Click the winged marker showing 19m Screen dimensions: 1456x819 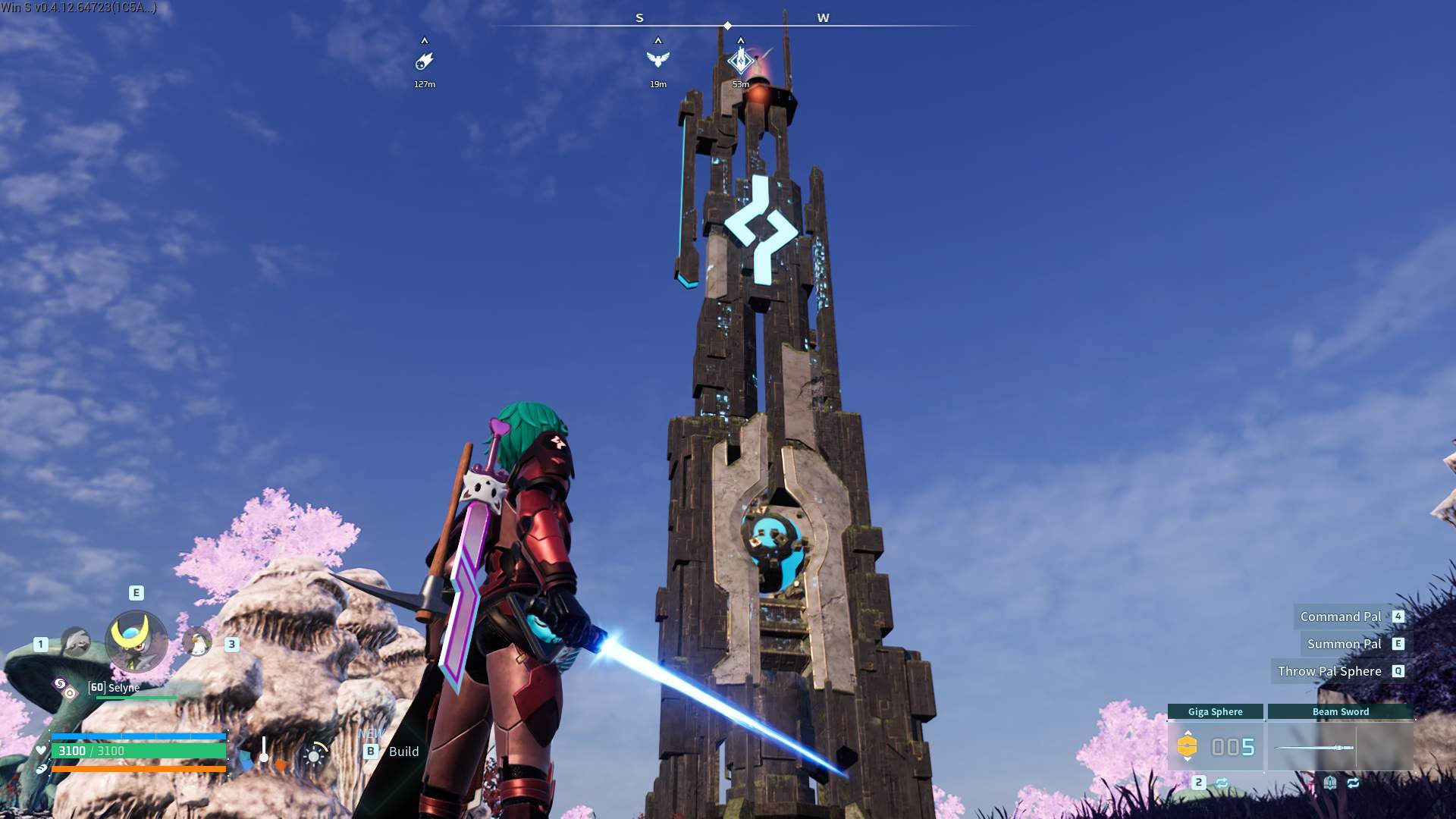pos(657,60)
